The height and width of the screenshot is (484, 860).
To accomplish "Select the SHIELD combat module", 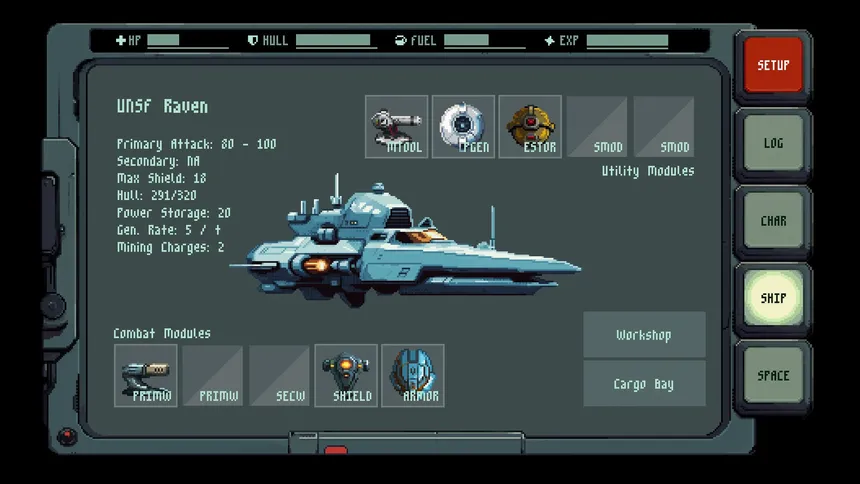I will pos(347,376).
